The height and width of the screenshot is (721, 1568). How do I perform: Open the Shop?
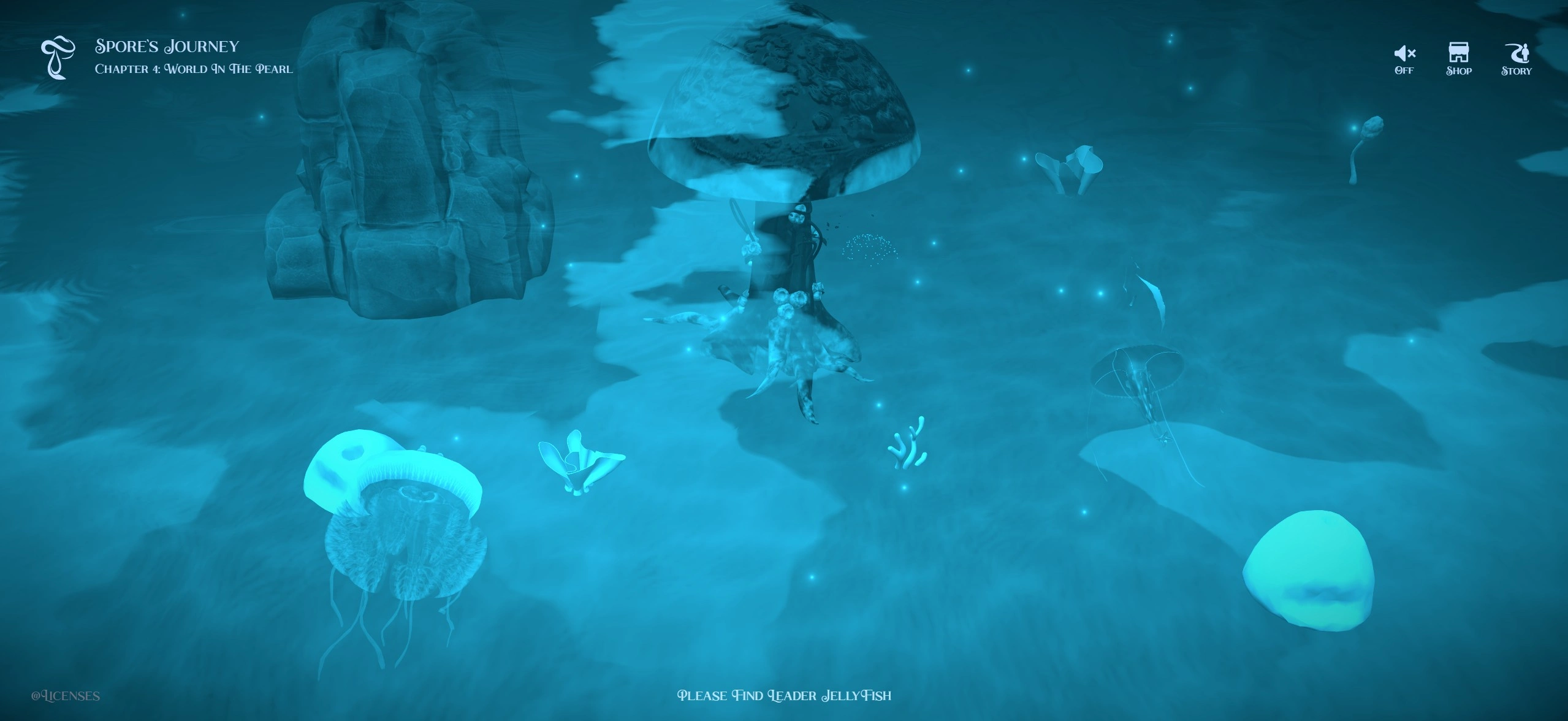[1458, 59]
